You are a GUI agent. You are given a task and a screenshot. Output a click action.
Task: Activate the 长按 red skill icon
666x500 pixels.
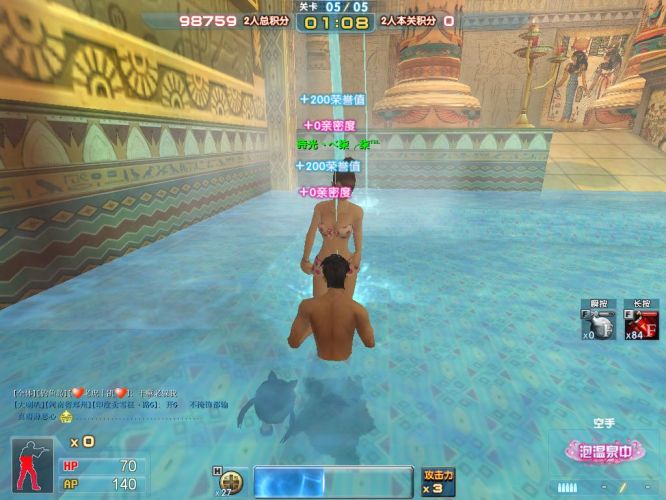[643, 324]
